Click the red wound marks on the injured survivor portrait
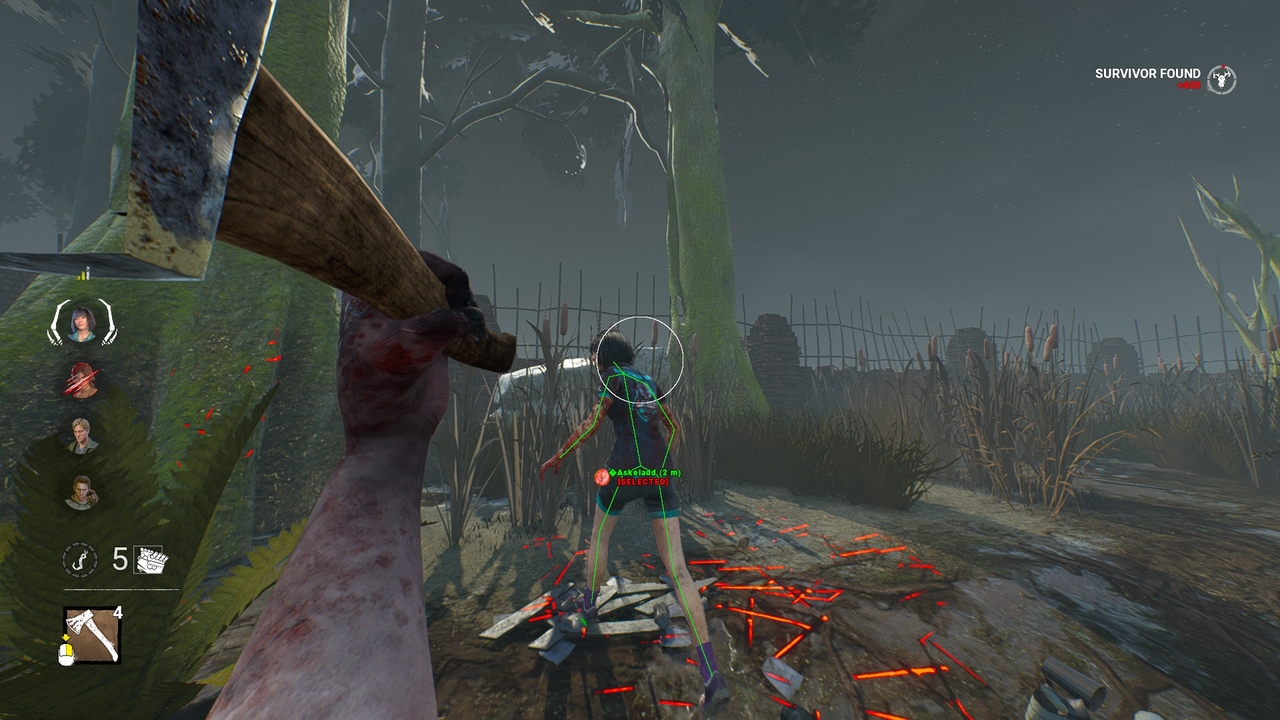Image resolution: width=1280 pixels, height=720 pixels. [80, 378]
